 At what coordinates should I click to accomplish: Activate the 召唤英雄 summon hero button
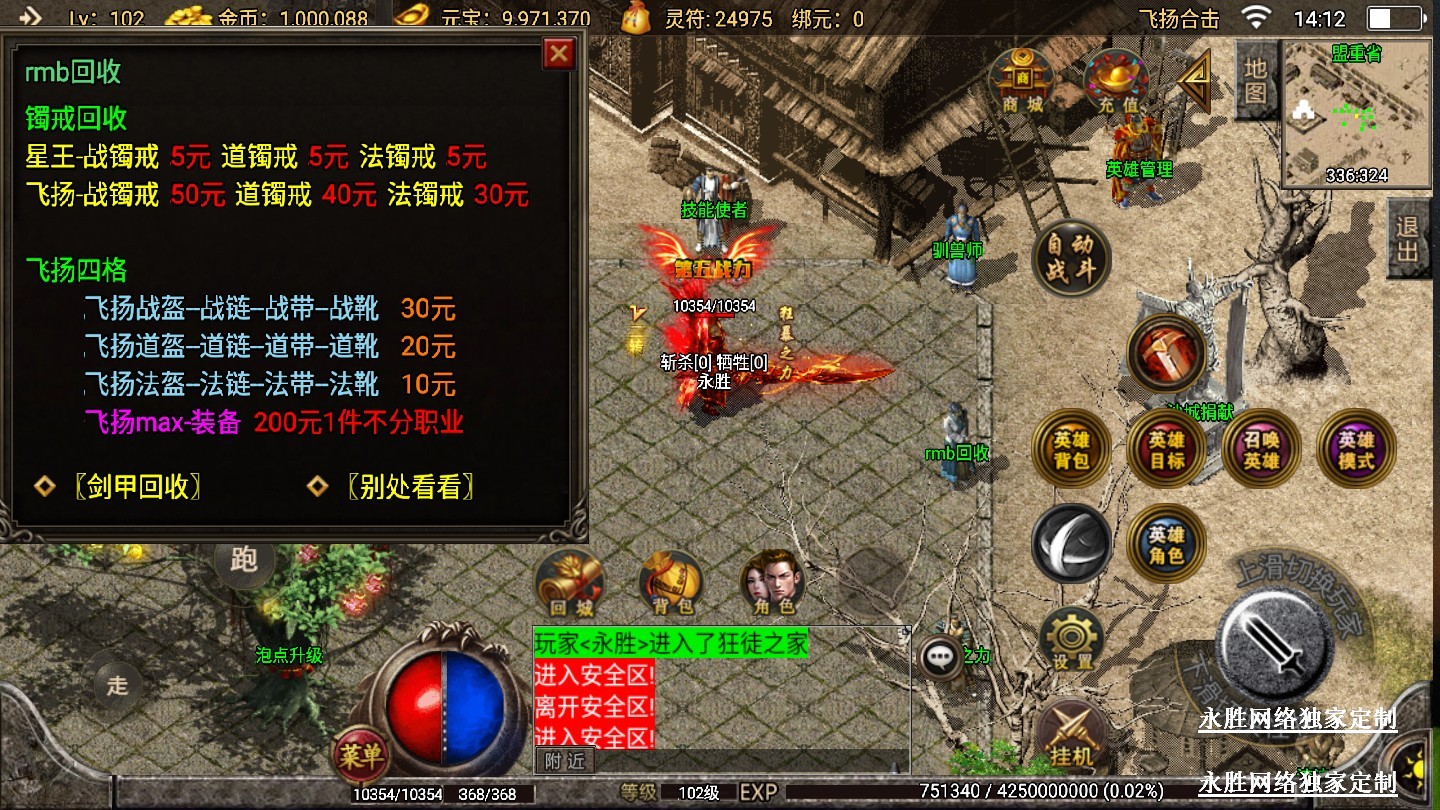tap(1261, 449)
